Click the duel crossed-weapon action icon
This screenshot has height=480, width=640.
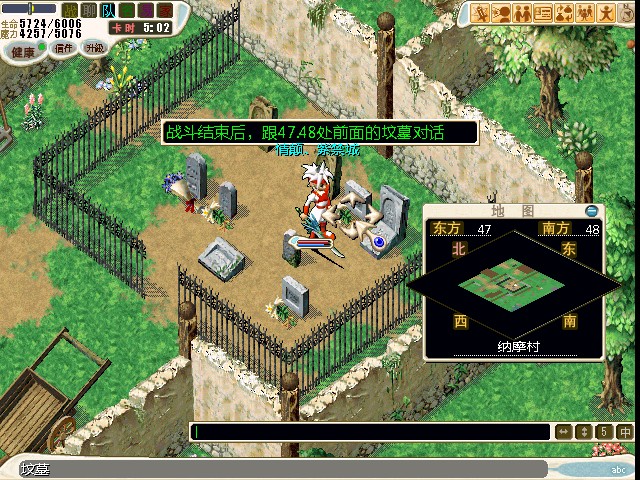[x=480, y=13]
